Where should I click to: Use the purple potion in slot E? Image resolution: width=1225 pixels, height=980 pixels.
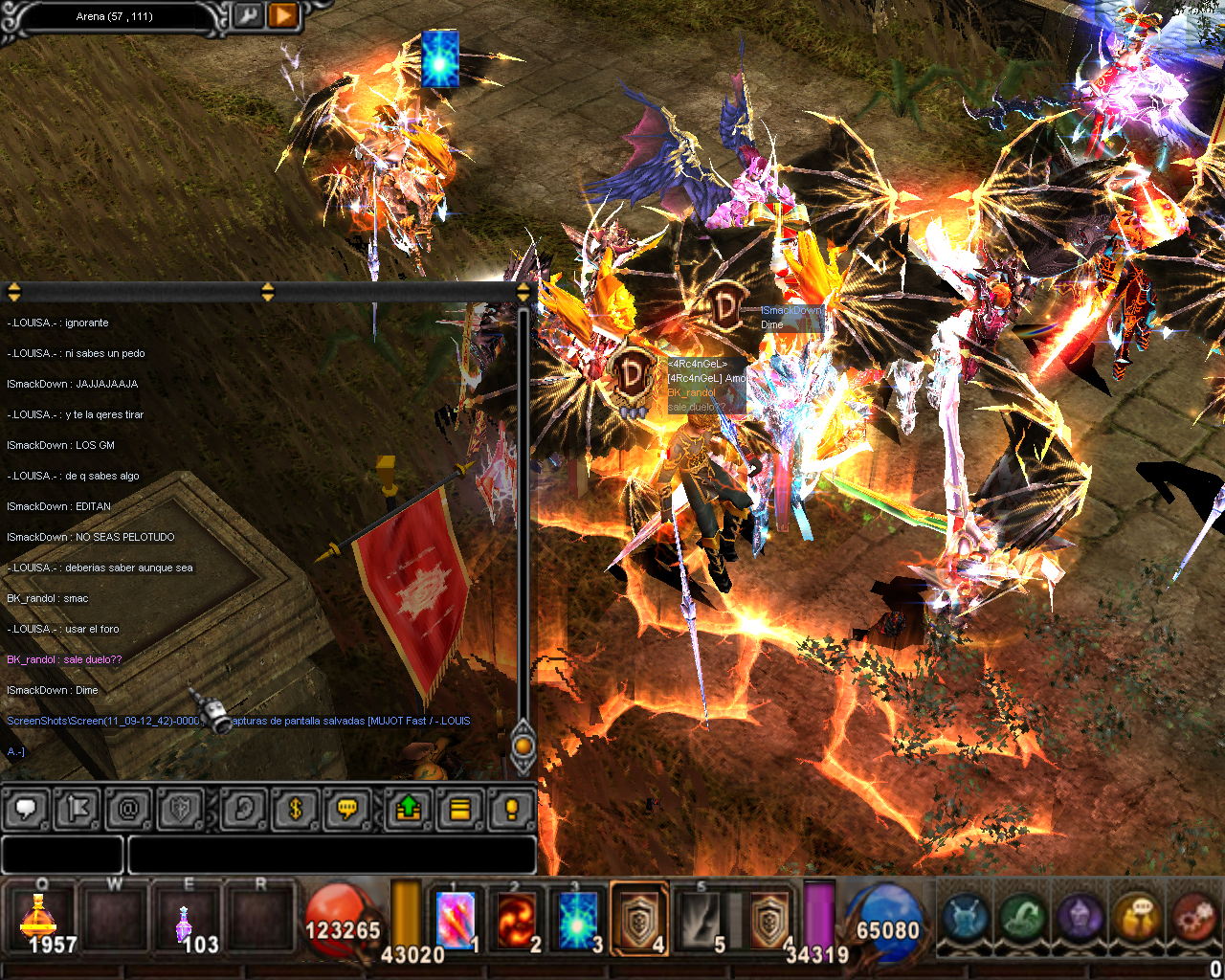[184, 921]
